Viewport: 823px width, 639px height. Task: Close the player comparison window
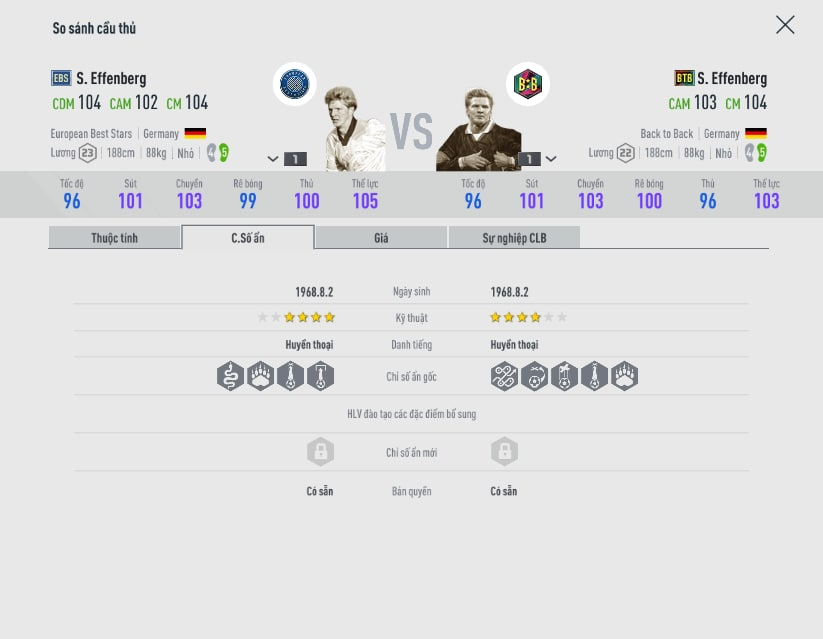tap(785, 25)
